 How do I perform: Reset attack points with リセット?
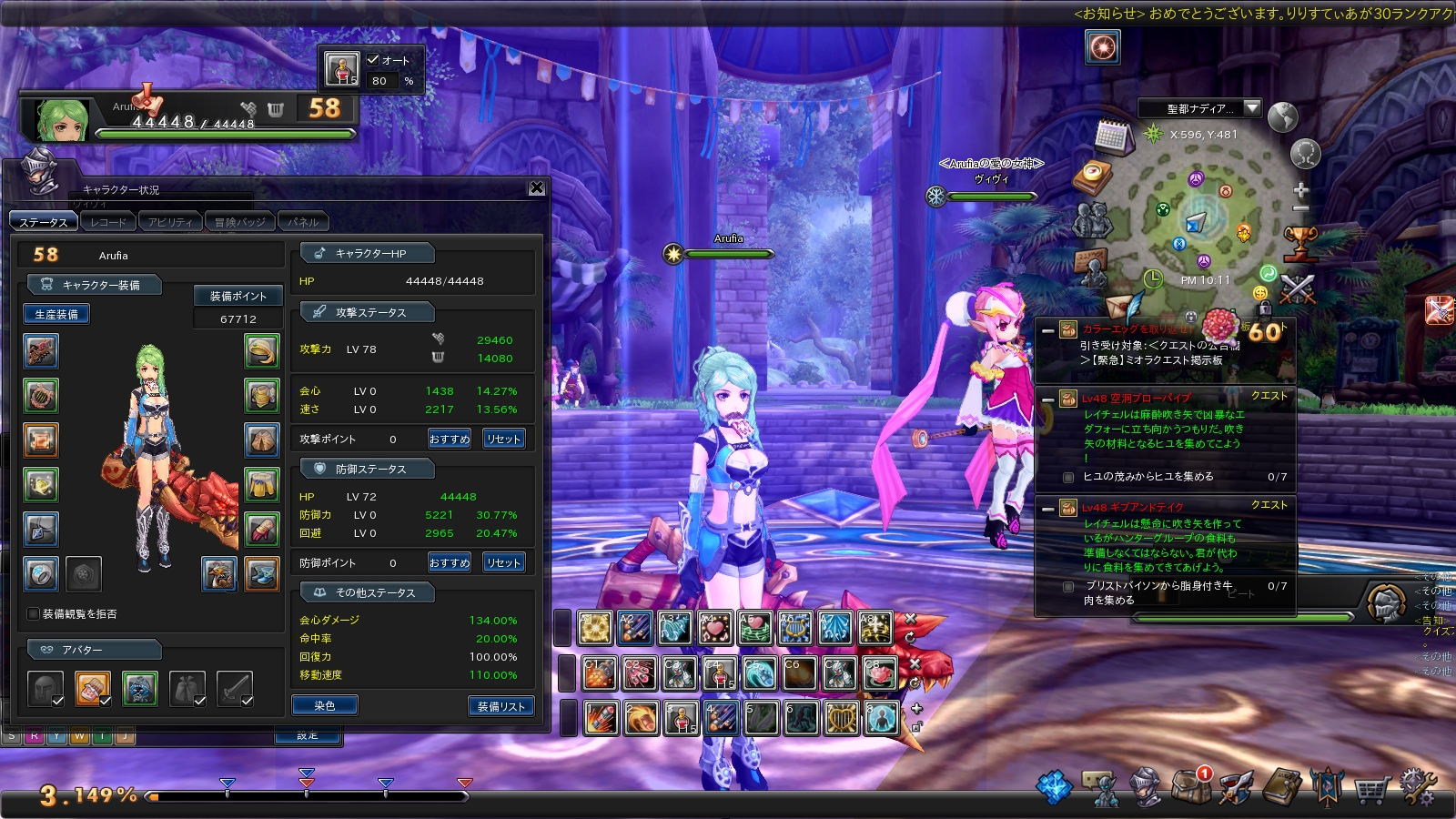(503, 439)
